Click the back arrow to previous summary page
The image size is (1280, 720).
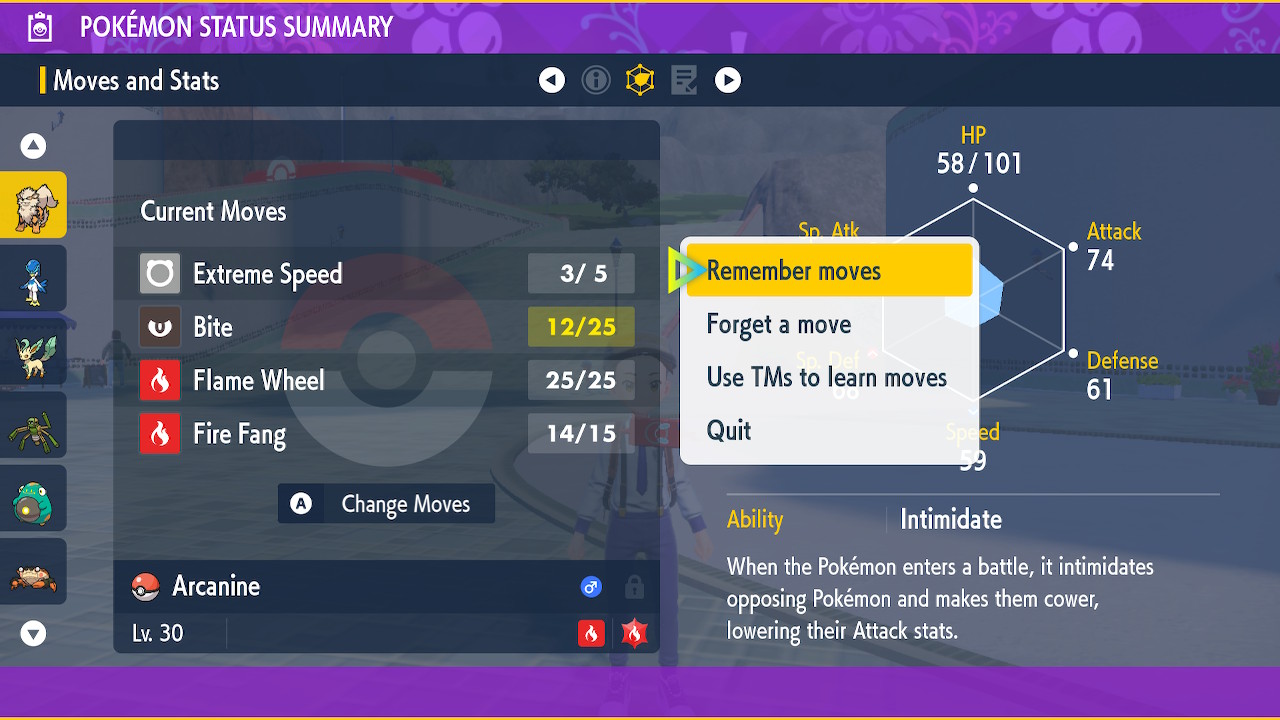(x=552, y=80)
